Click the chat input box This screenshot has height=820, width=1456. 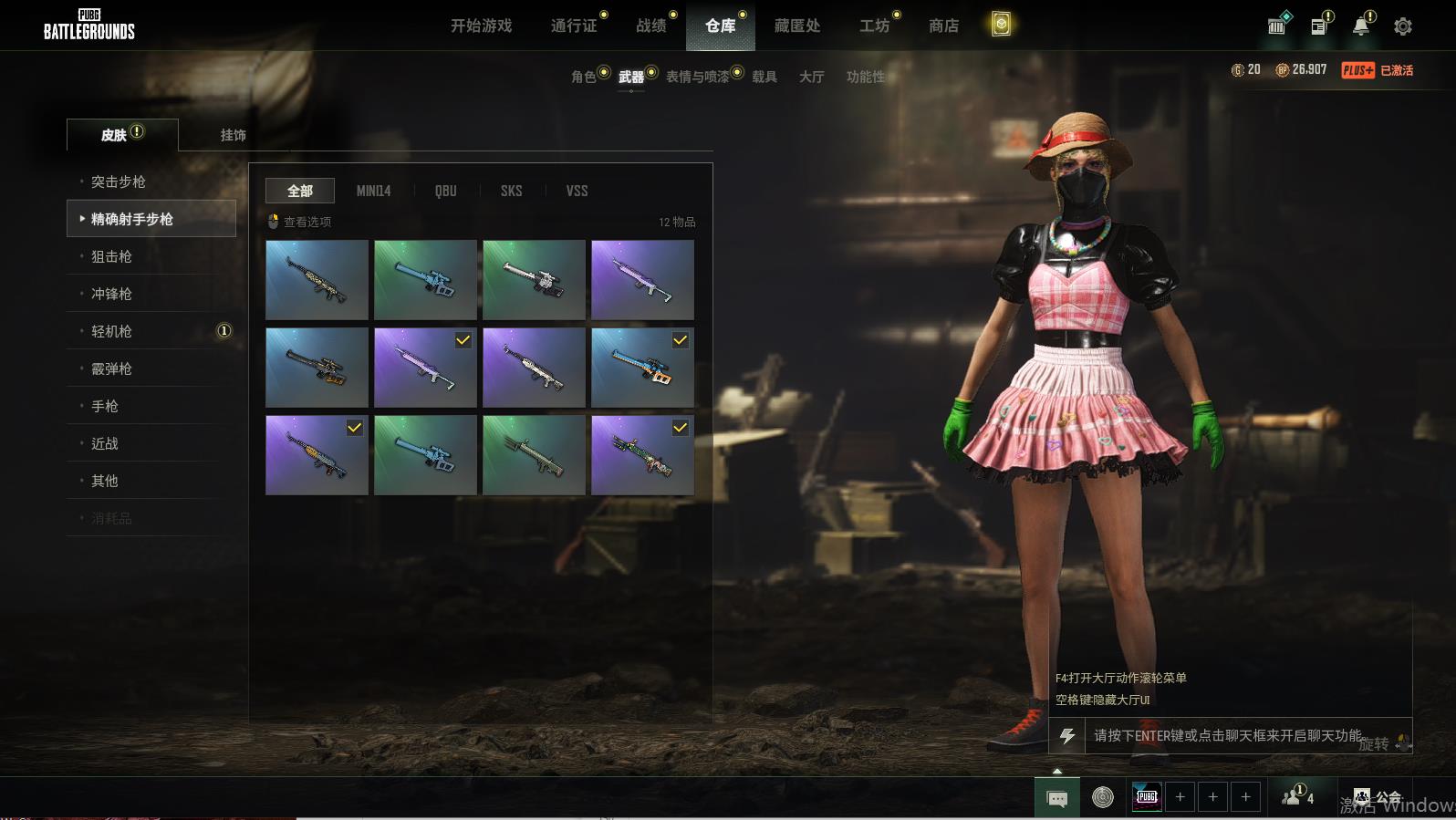[x=1227, y=735]
